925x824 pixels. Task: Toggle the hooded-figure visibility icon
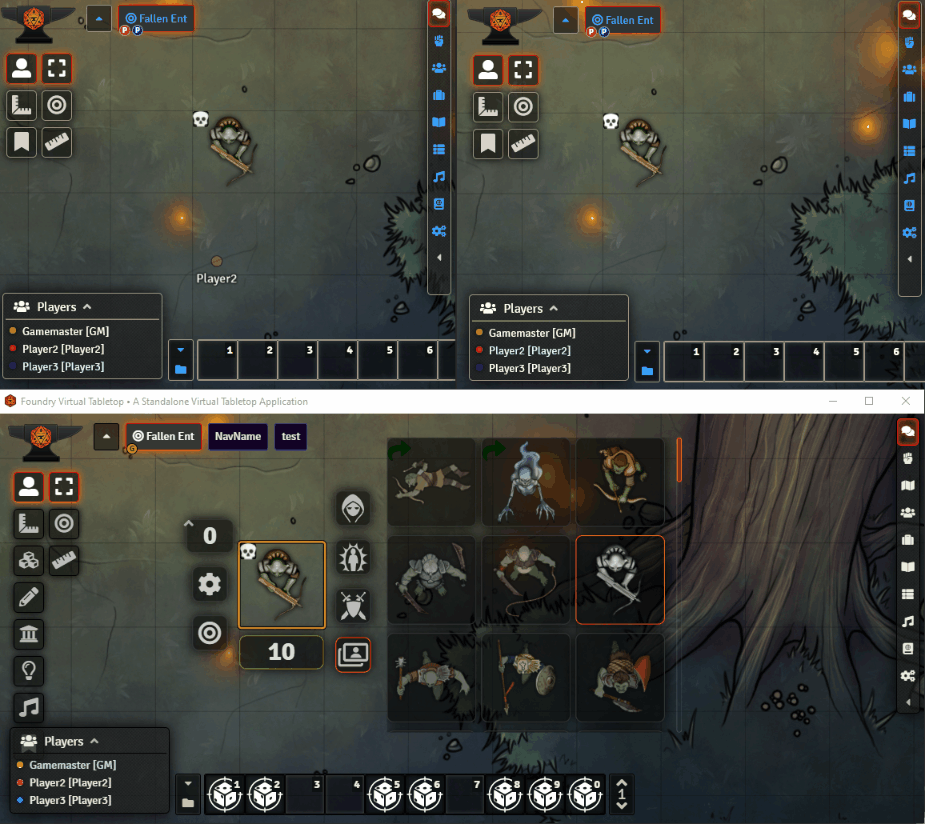pos(353,507)
